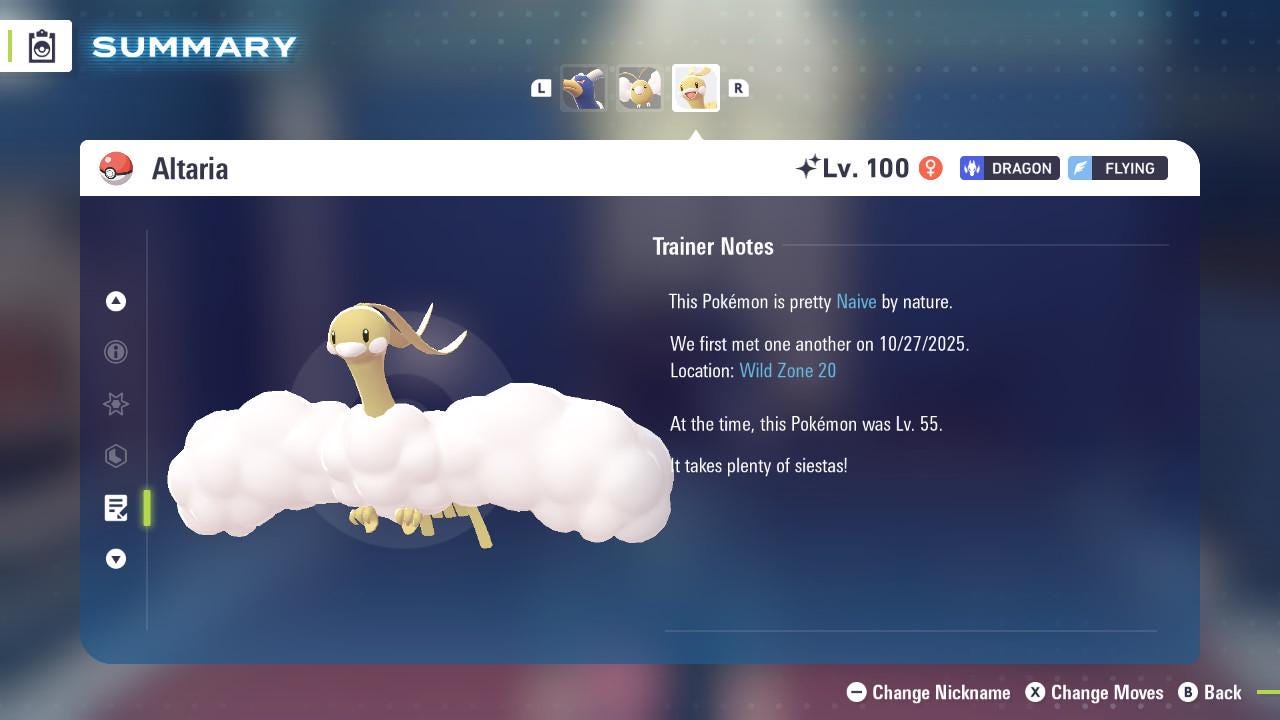Switch to the blue bird Pokémon tab
Screen dimensions: 1280x720
point(585,88)
